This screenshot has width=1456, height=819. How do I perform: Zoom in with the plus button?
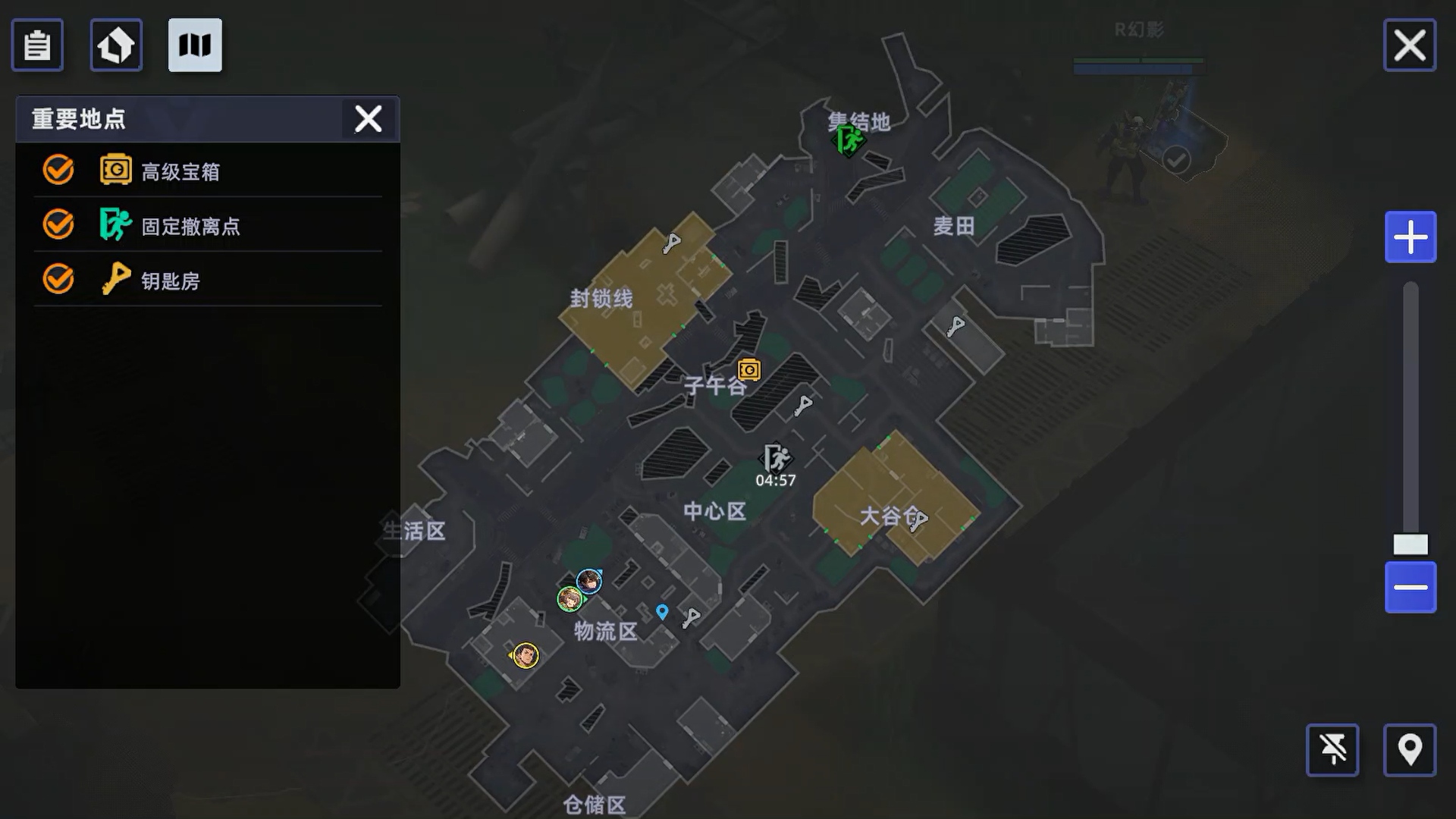coord(1410,237)
